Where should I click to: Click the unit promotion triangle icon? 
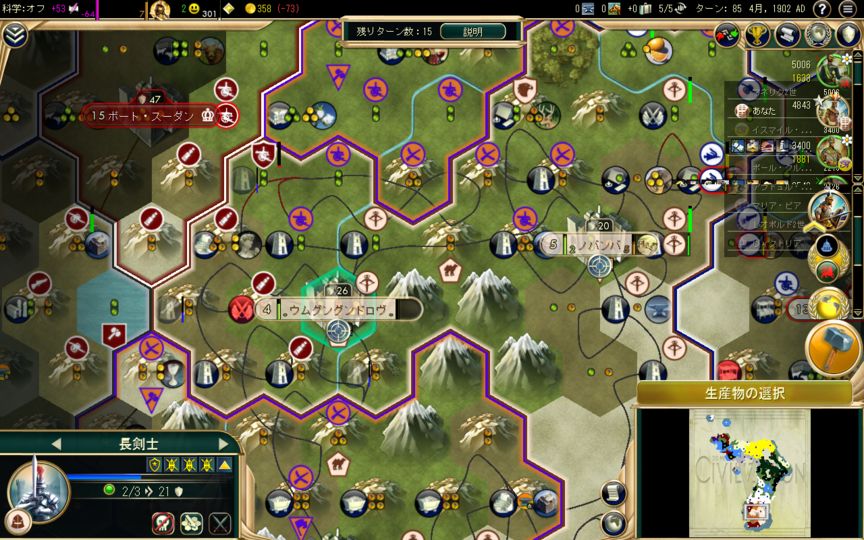225,465
